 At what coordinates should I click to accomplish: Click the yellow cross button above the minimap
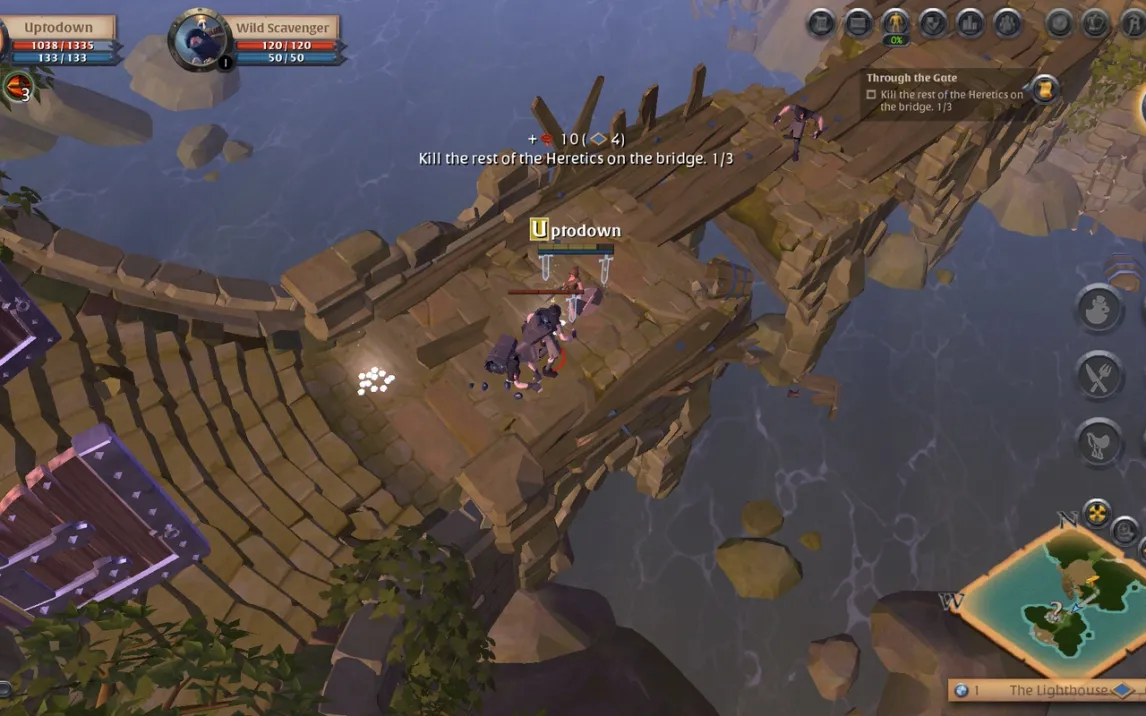[1097, 513]
